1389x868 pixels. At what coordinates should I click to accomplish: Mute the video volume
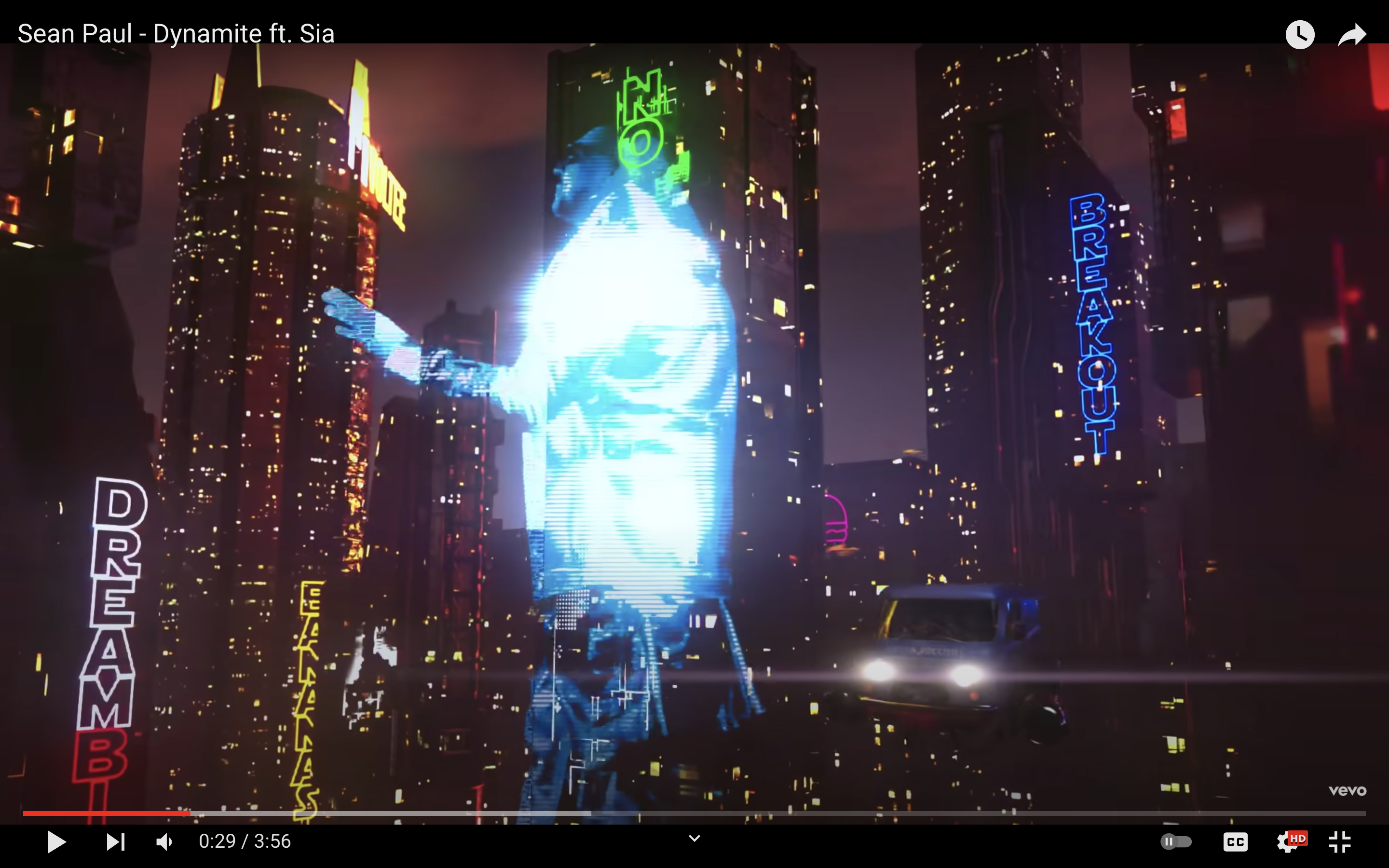pyautogui.click(x=165, y=841)
